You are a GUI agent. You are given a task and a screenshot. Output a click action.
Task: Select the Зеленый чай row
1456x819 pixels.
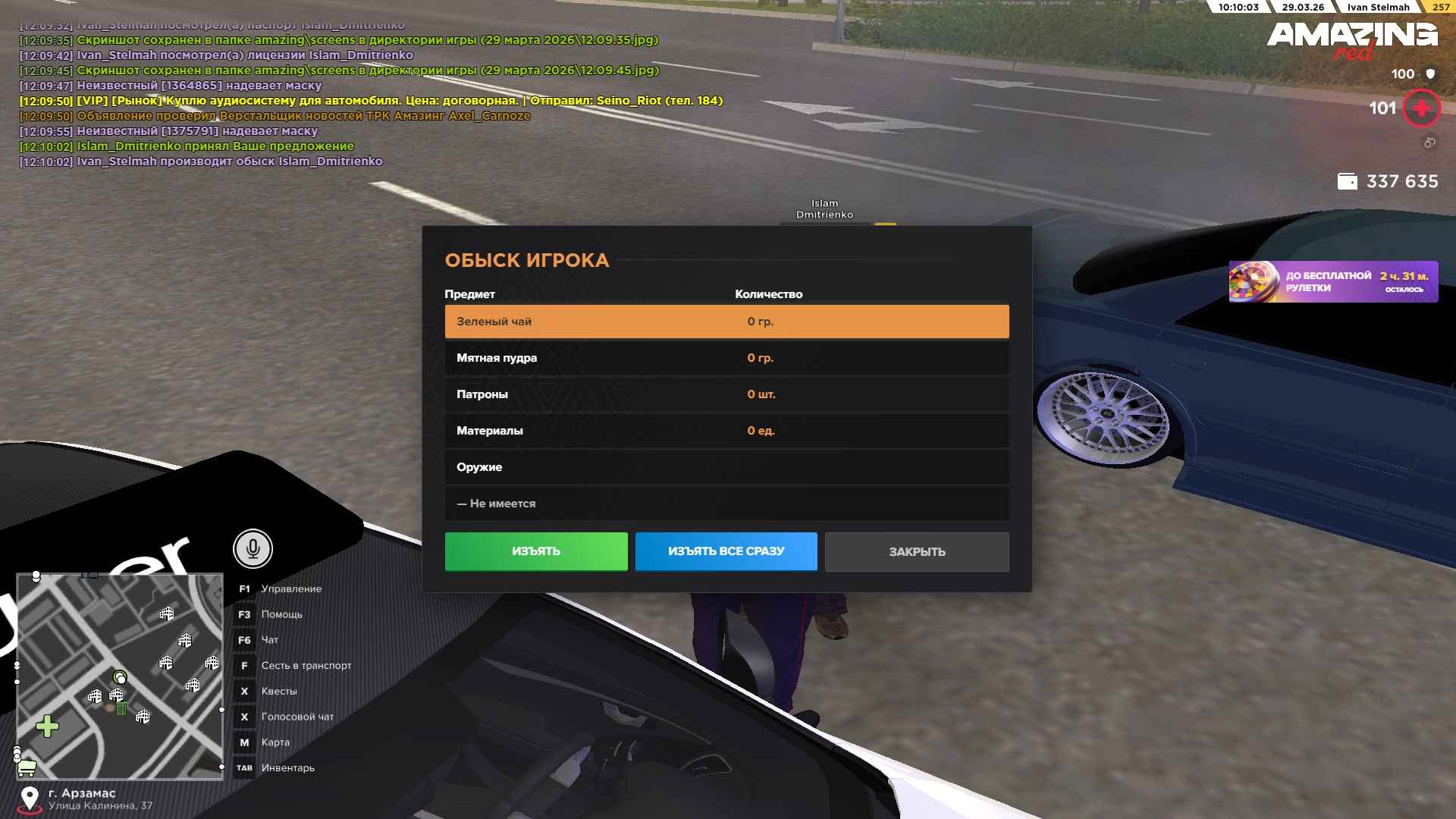[726, 322]
